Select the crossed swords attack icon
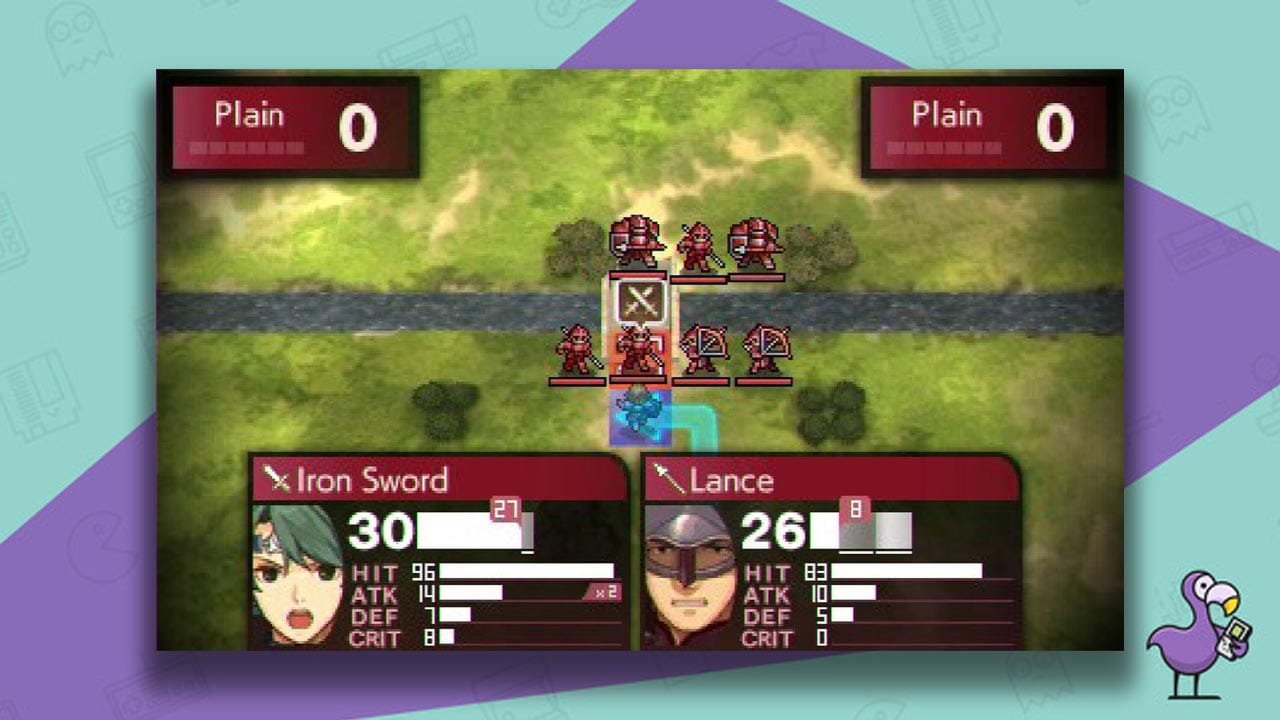Viewport: 1280px width, 720px height. pyautogui.click(x=640, y=299)
